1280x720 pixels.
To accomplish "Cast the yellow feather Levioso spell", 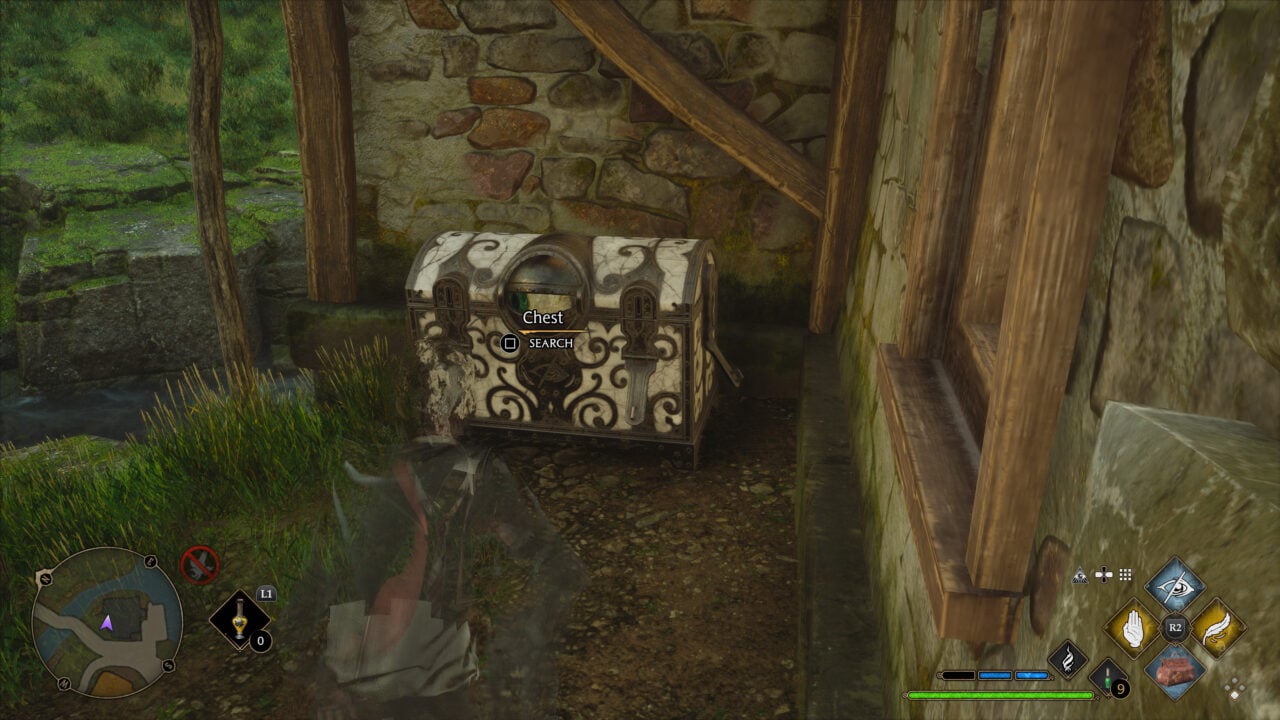I will [1217, 629].
